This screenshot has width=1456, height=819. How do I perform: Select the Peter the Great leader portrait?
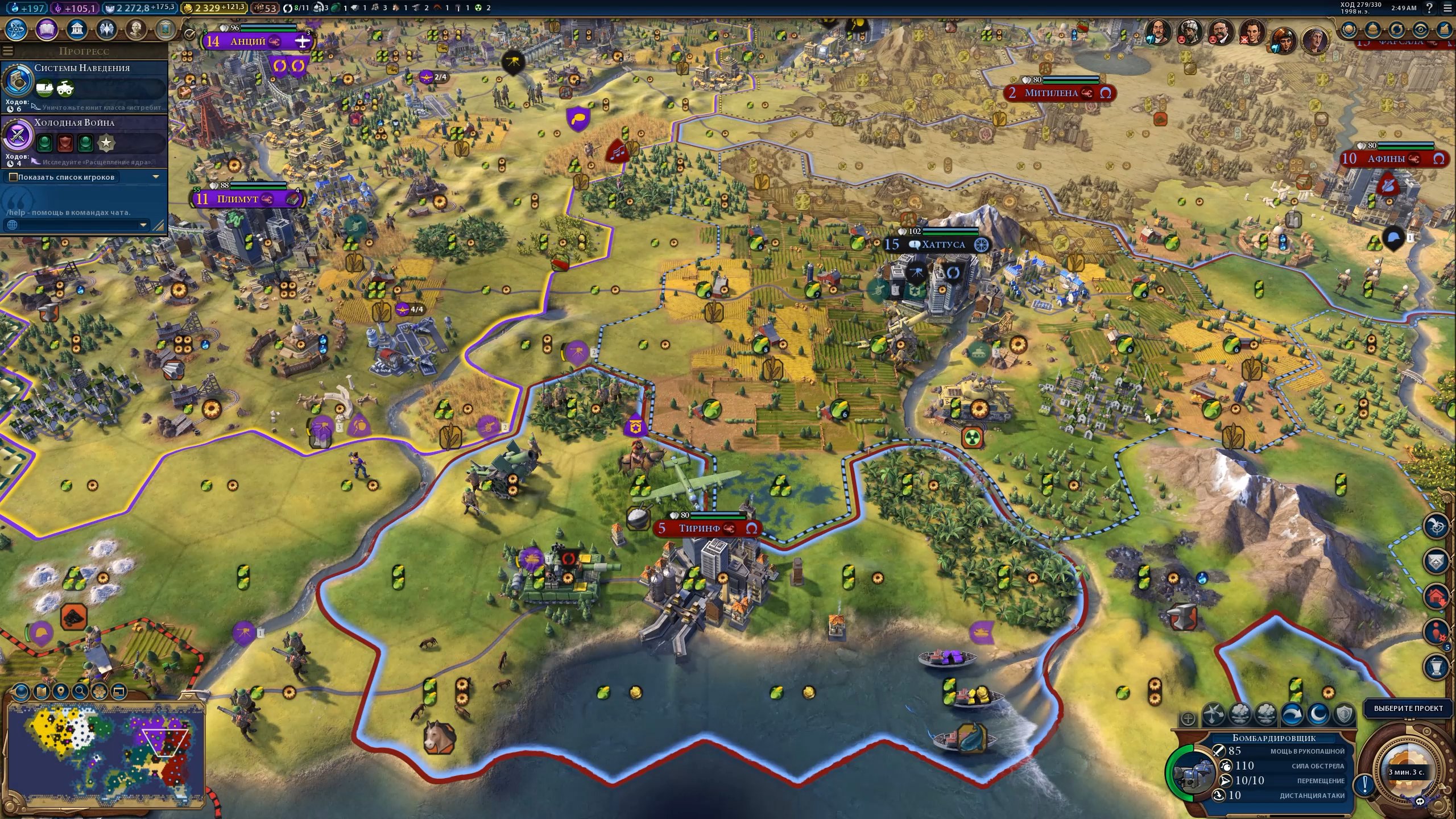tap(1159, 30)
